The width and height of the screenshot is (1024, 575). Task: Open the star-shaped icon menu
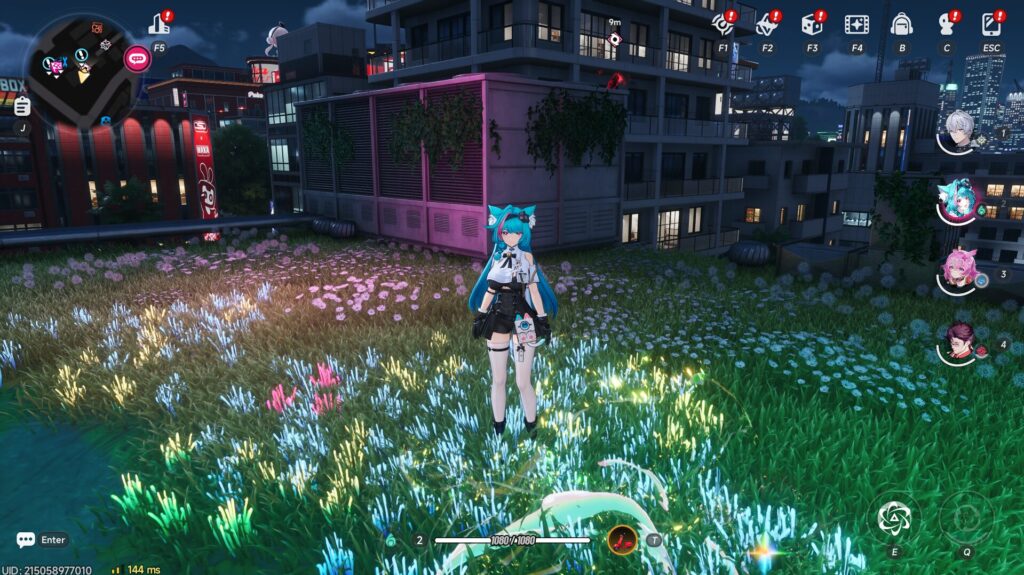click(x=767, y=24)
